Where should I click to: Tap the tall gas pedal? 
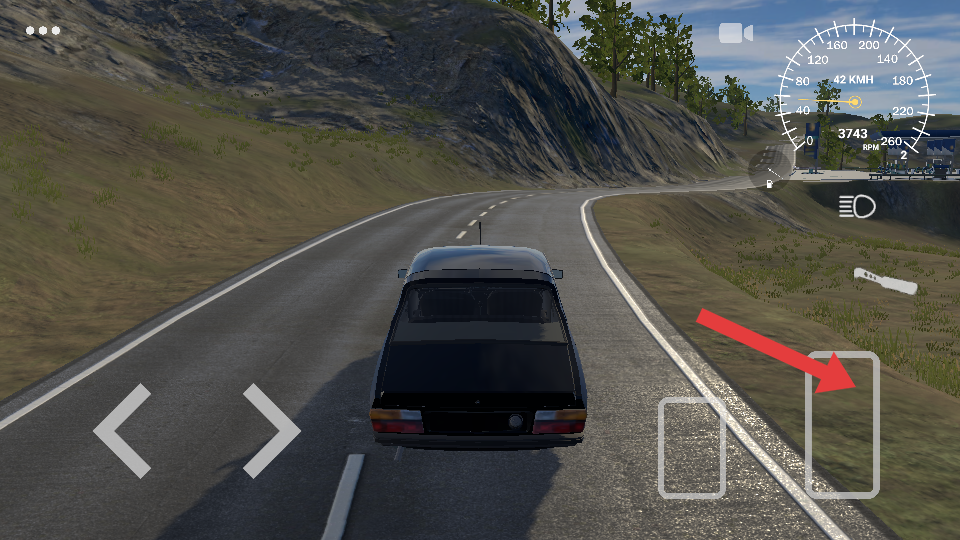(842, 424)
